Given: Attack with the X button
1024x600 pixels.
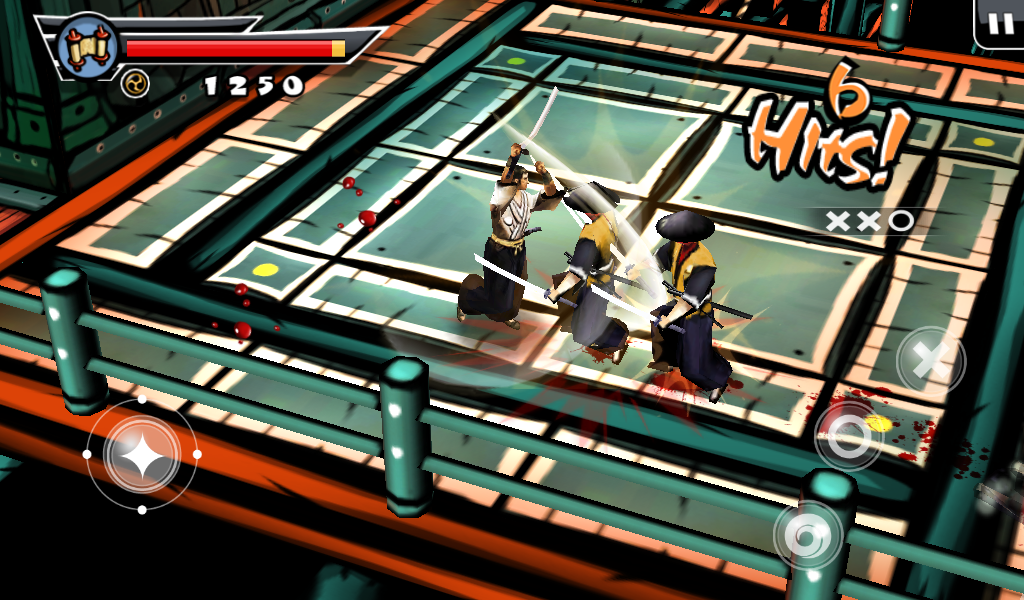Looking at the screenshot, I should tap(930, 360).
